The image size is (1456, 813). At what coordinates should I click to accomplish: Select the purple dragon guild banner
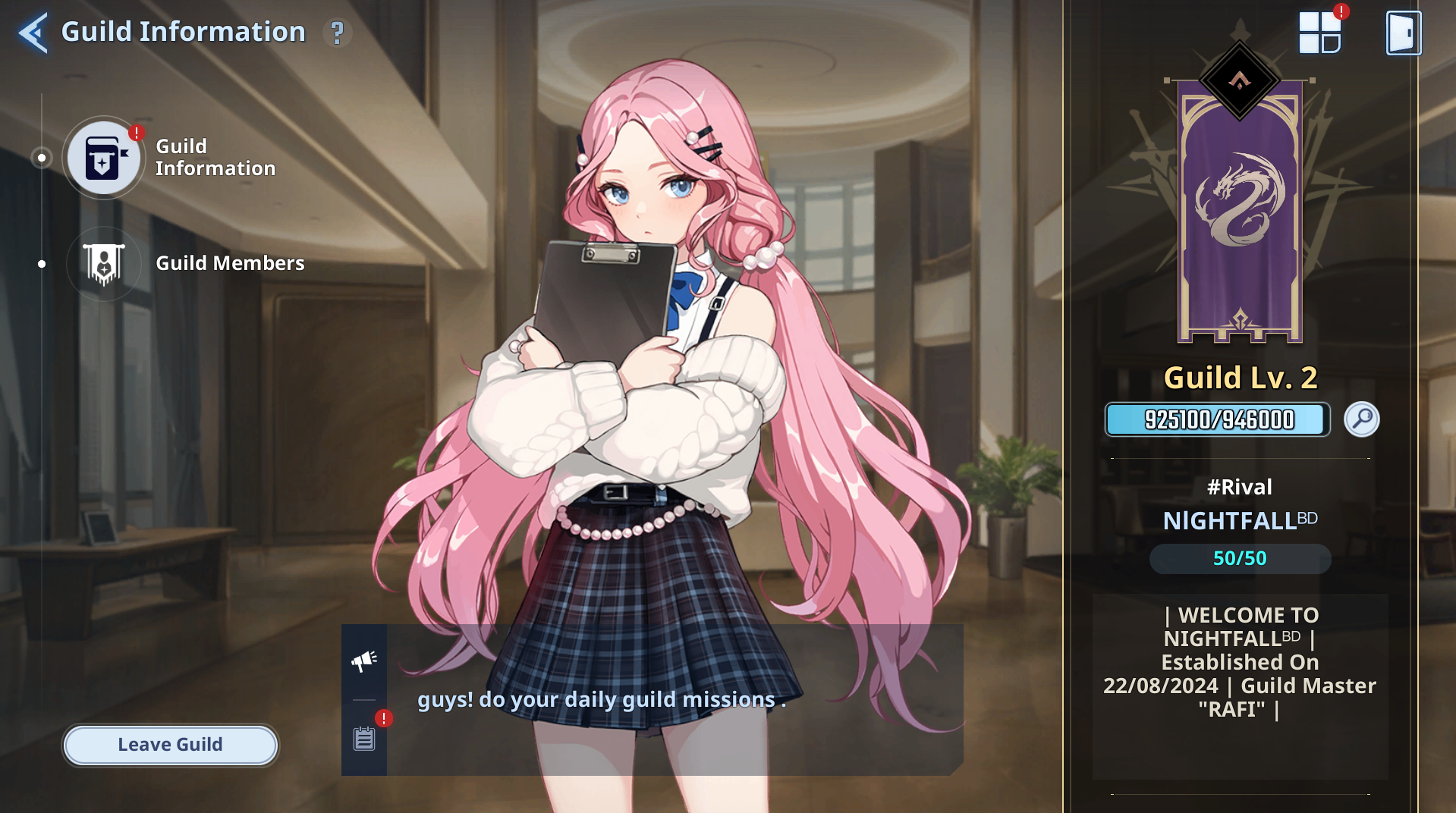[x=1240, y=209]
